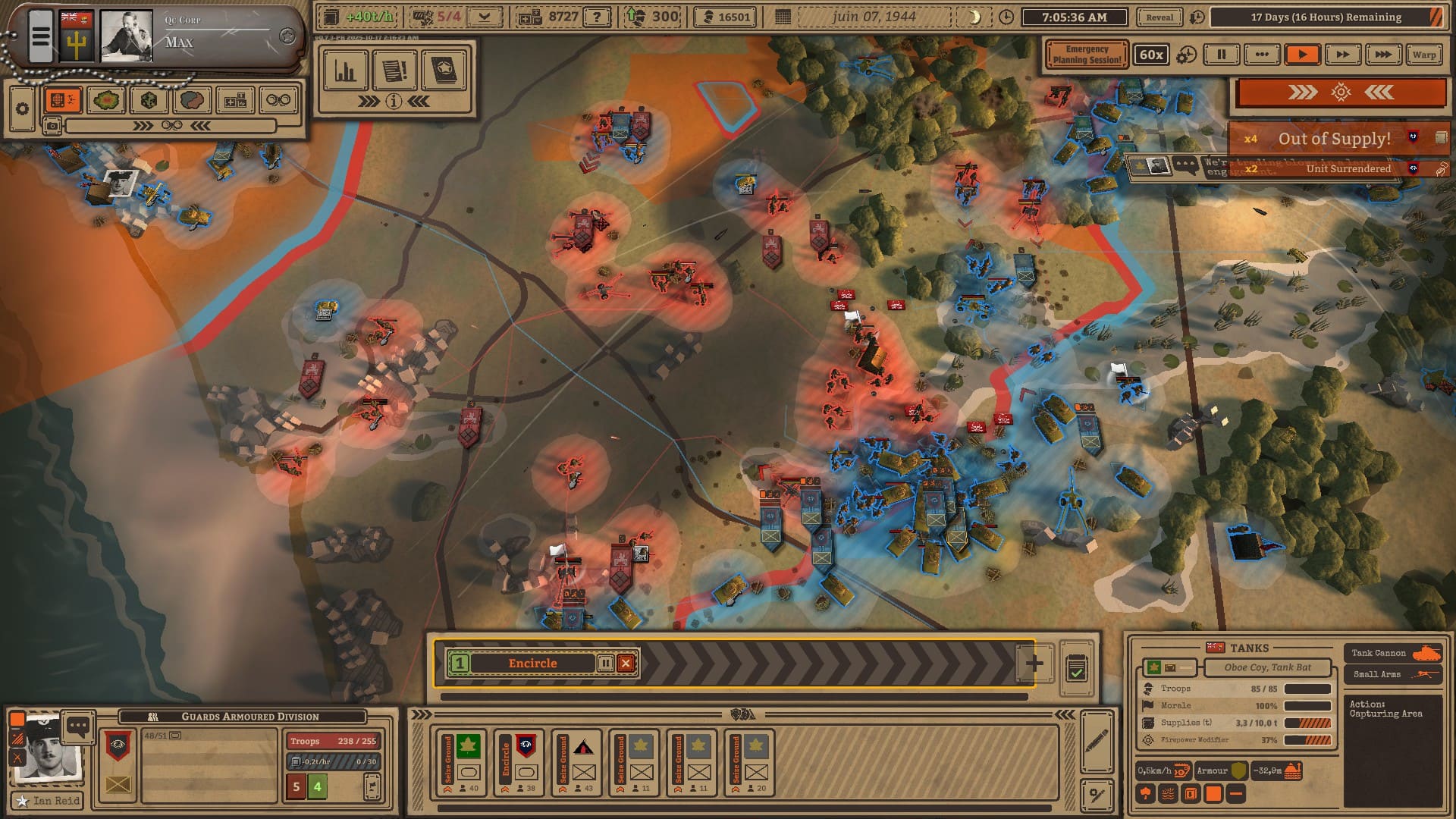Pause the Encircle order
1456x819 pixels.
click(605, 664)
